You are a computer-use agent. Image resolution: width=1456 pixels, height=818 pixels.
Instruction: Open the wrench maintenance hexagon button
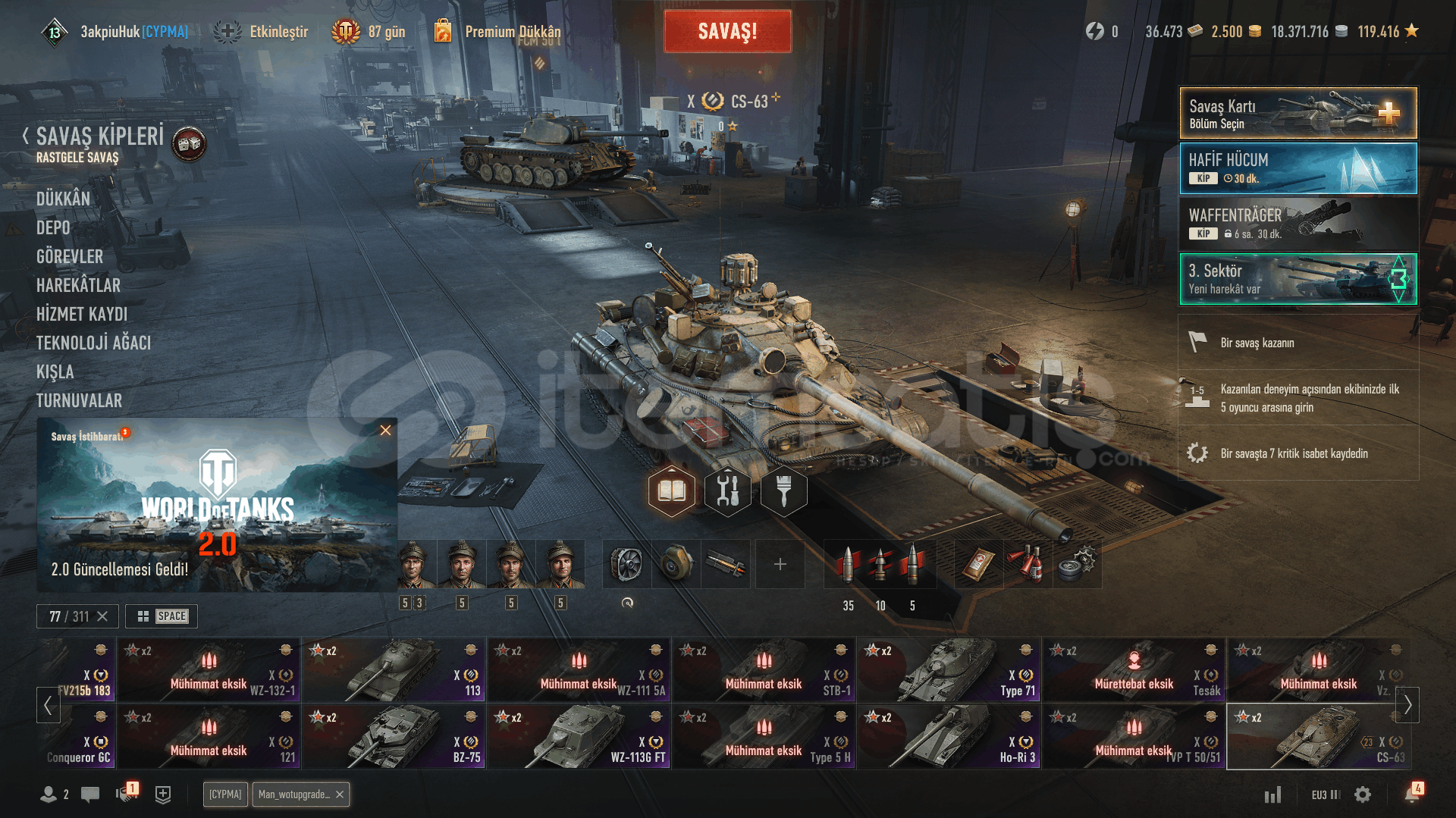[x=727, y=491]
